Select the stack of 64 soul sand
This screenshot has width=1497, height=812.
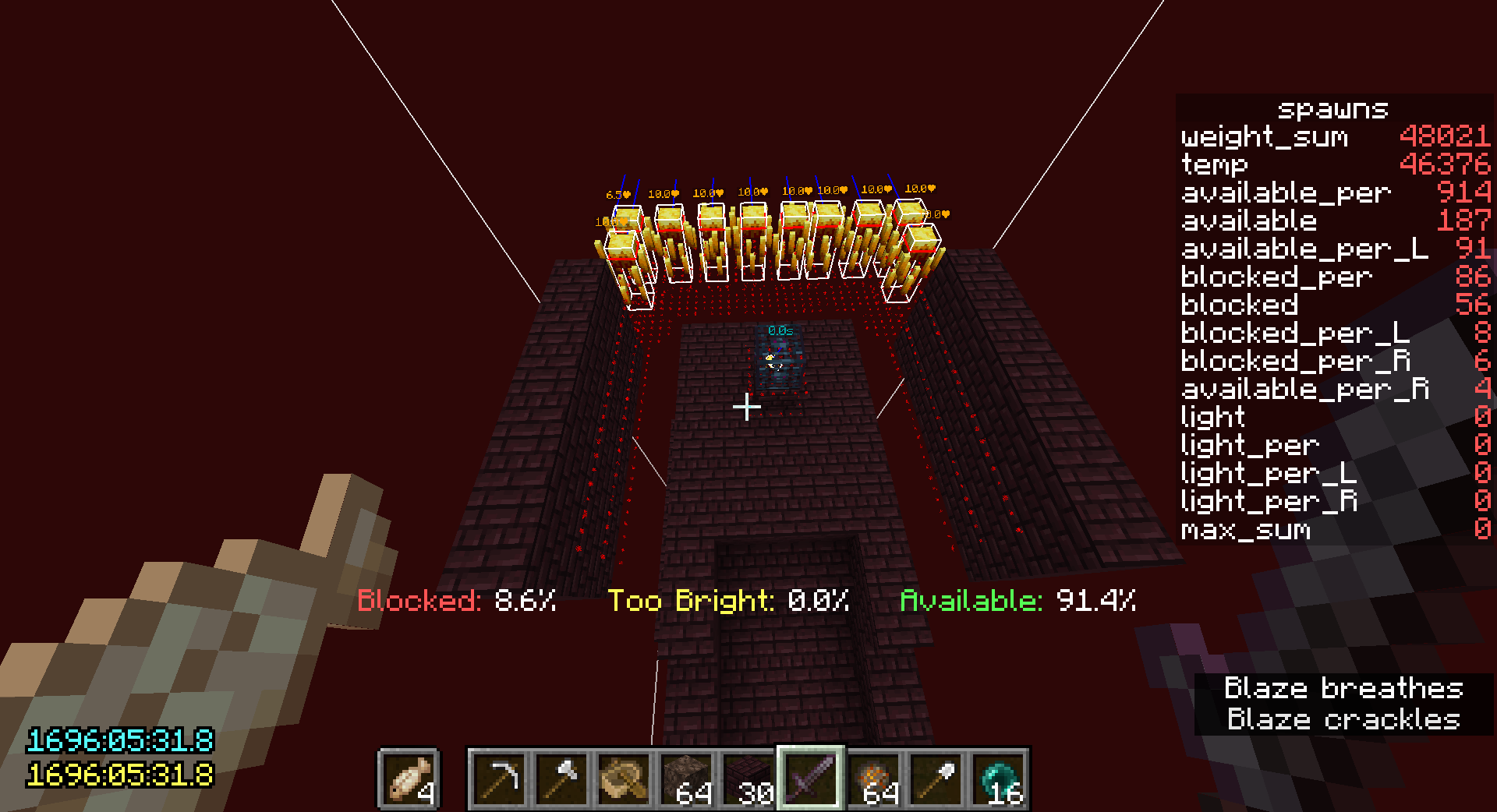686,778
